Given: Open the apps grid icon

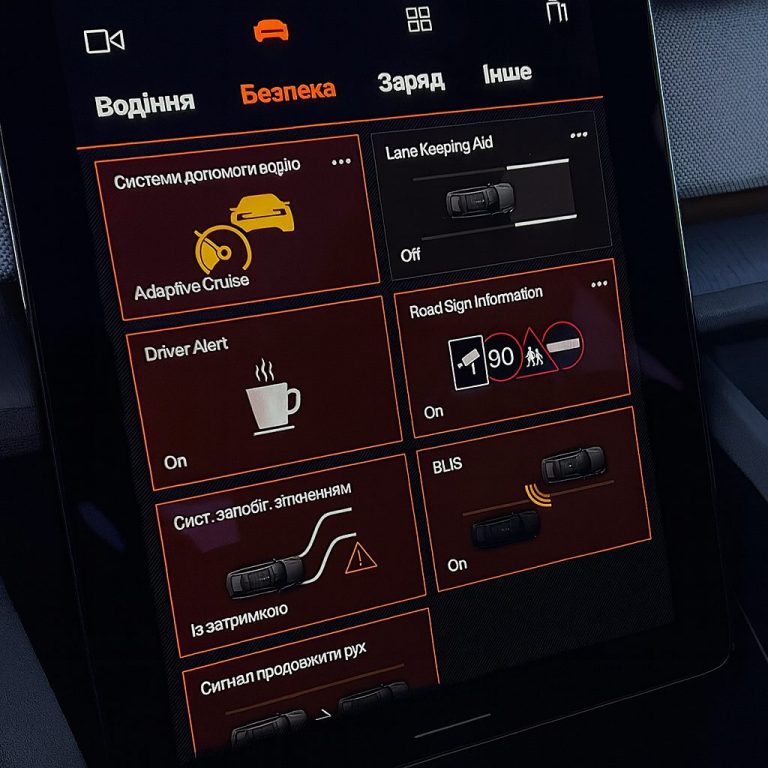Looking at the screenshot, I should tap(419, 19).
